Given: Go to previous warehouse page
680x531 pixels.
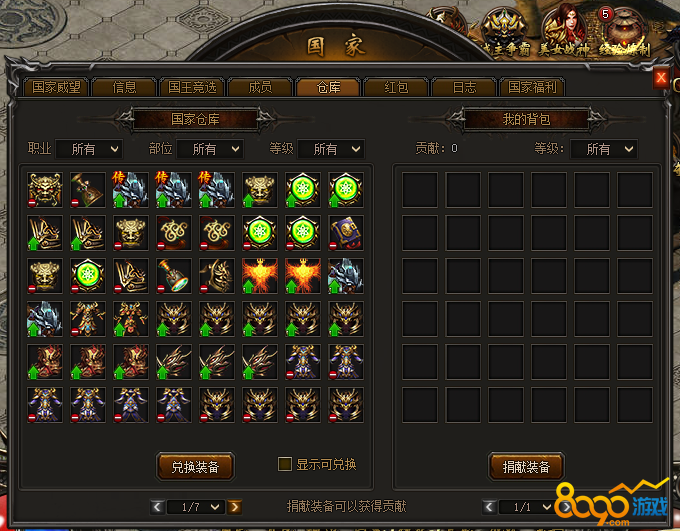Looking at the screenshot, I should 157,507.
